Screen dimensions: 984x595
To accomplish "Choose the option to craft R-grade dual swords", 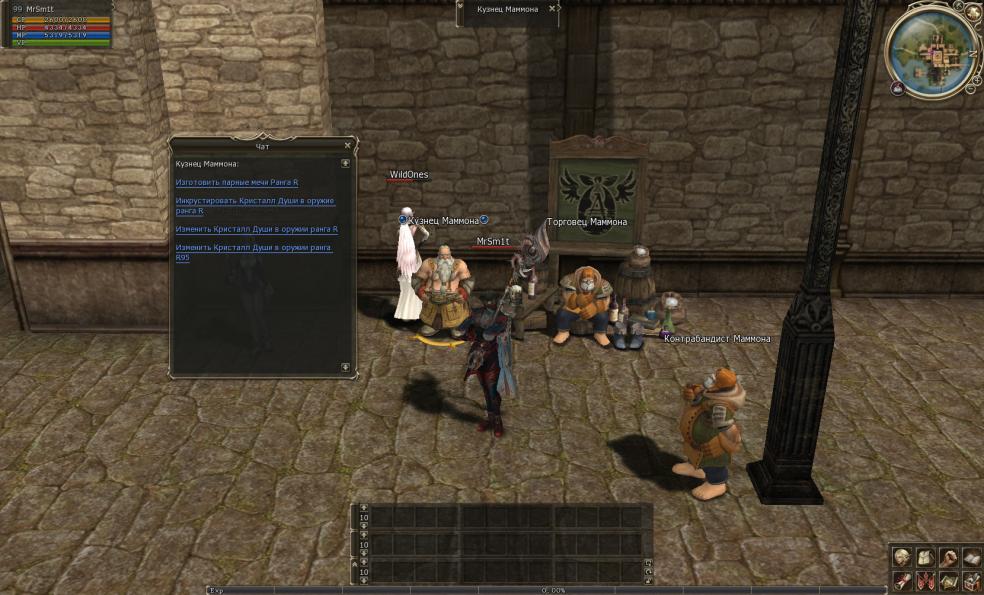I will click(237, 183).
